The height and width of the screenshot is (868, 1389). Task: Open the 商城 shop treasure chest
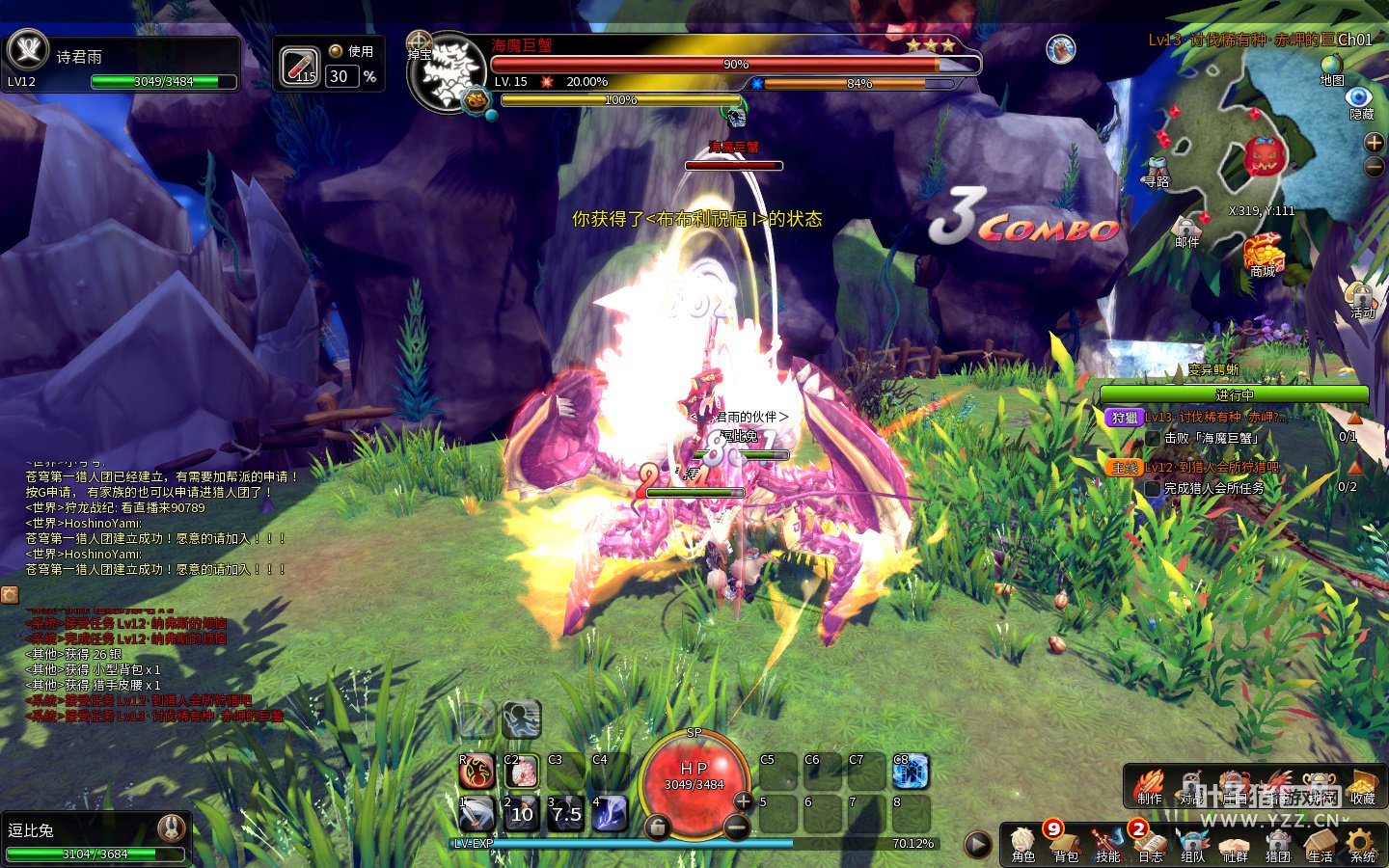click(1263, 255)
